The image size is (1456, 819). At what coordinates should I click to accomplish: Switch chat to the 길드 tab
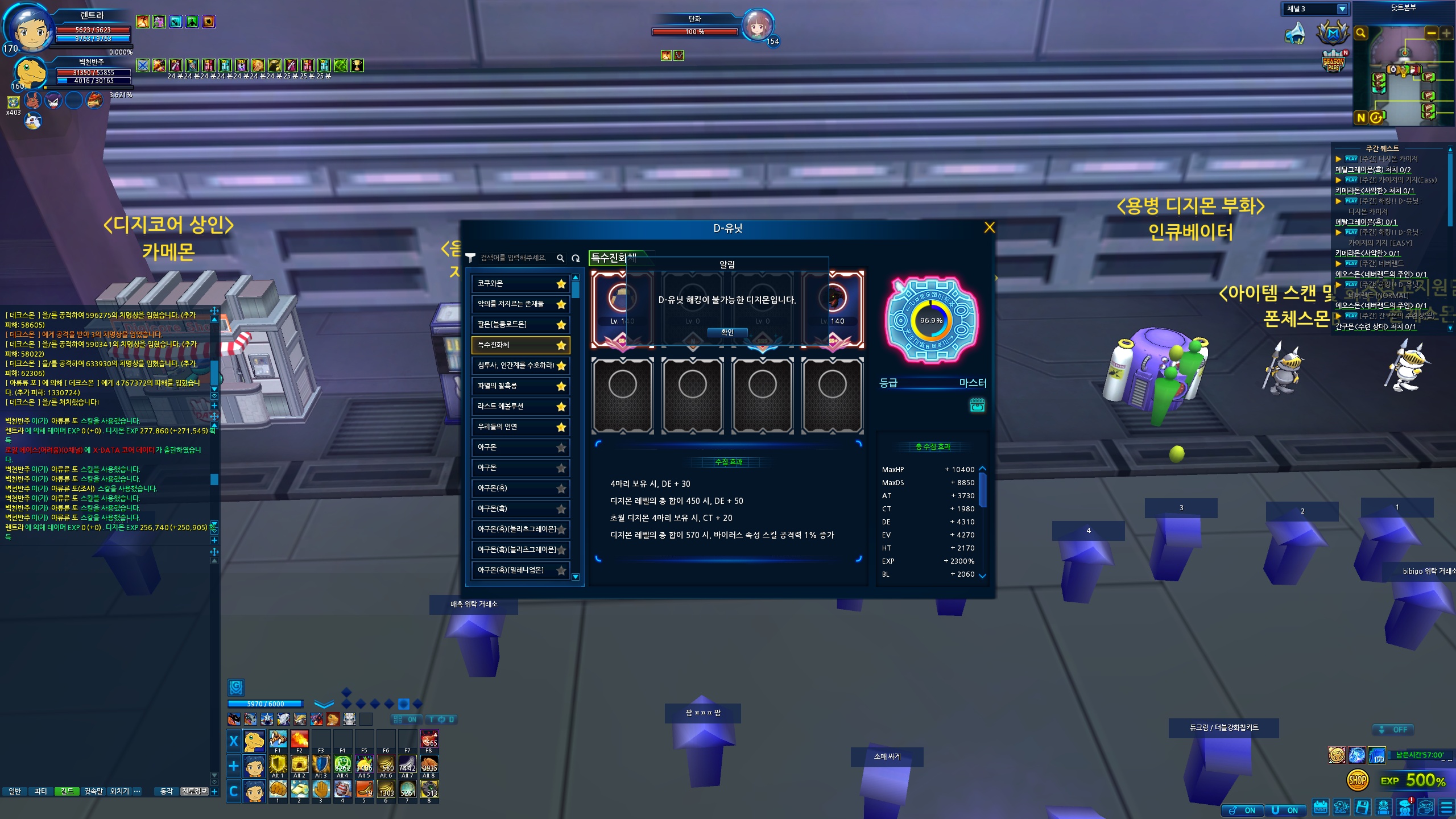click(x=67, y=791)
